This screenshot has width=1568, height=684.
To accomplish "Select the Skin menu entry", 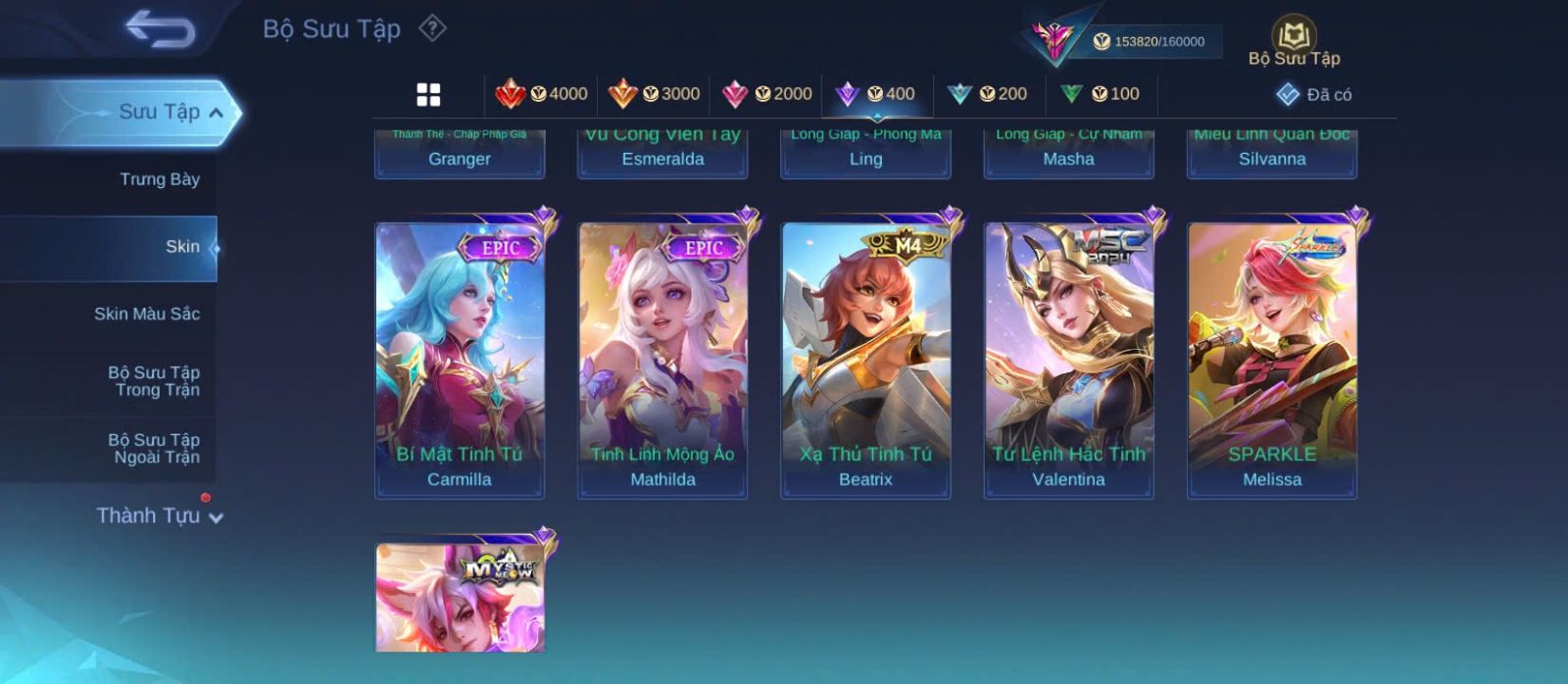I will click(181, 247).
